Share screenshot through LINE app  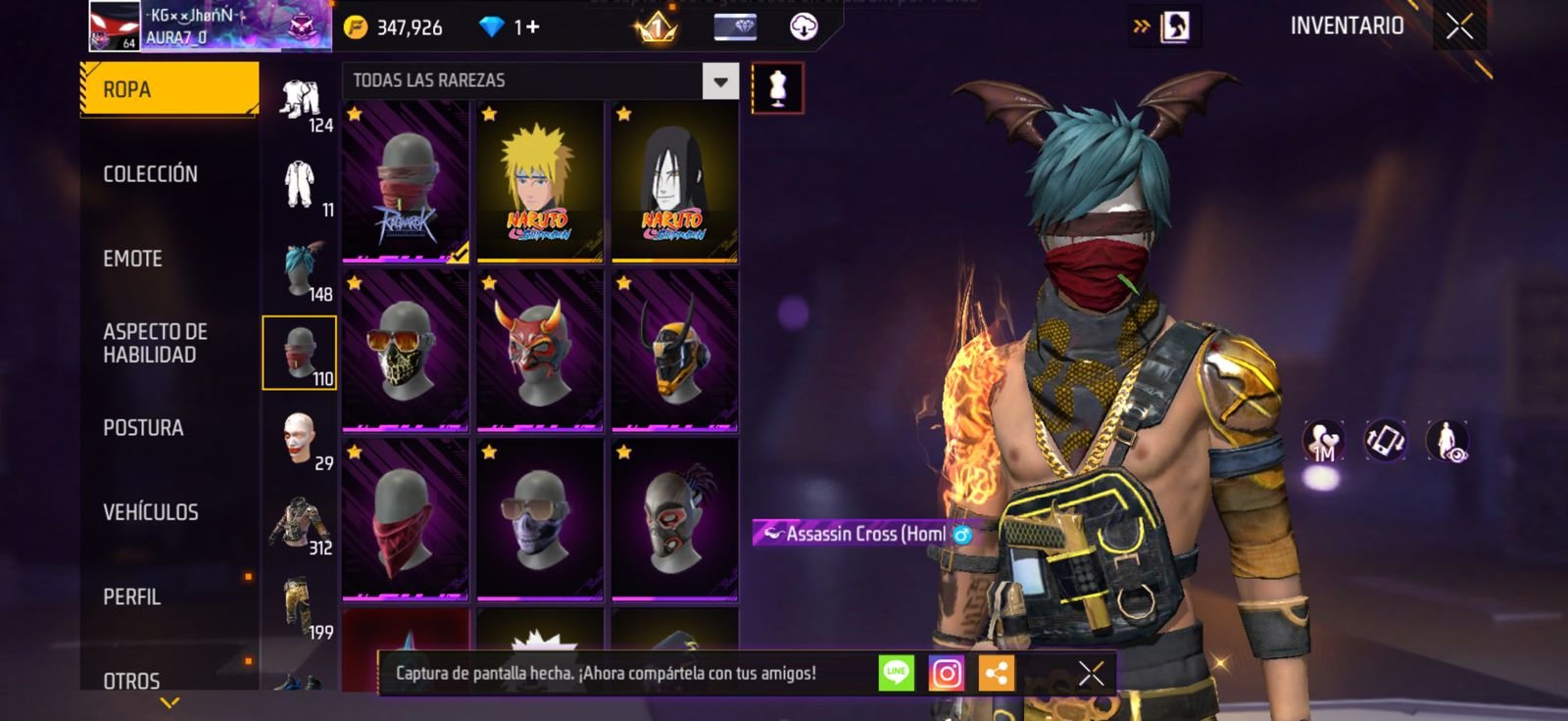896,674
